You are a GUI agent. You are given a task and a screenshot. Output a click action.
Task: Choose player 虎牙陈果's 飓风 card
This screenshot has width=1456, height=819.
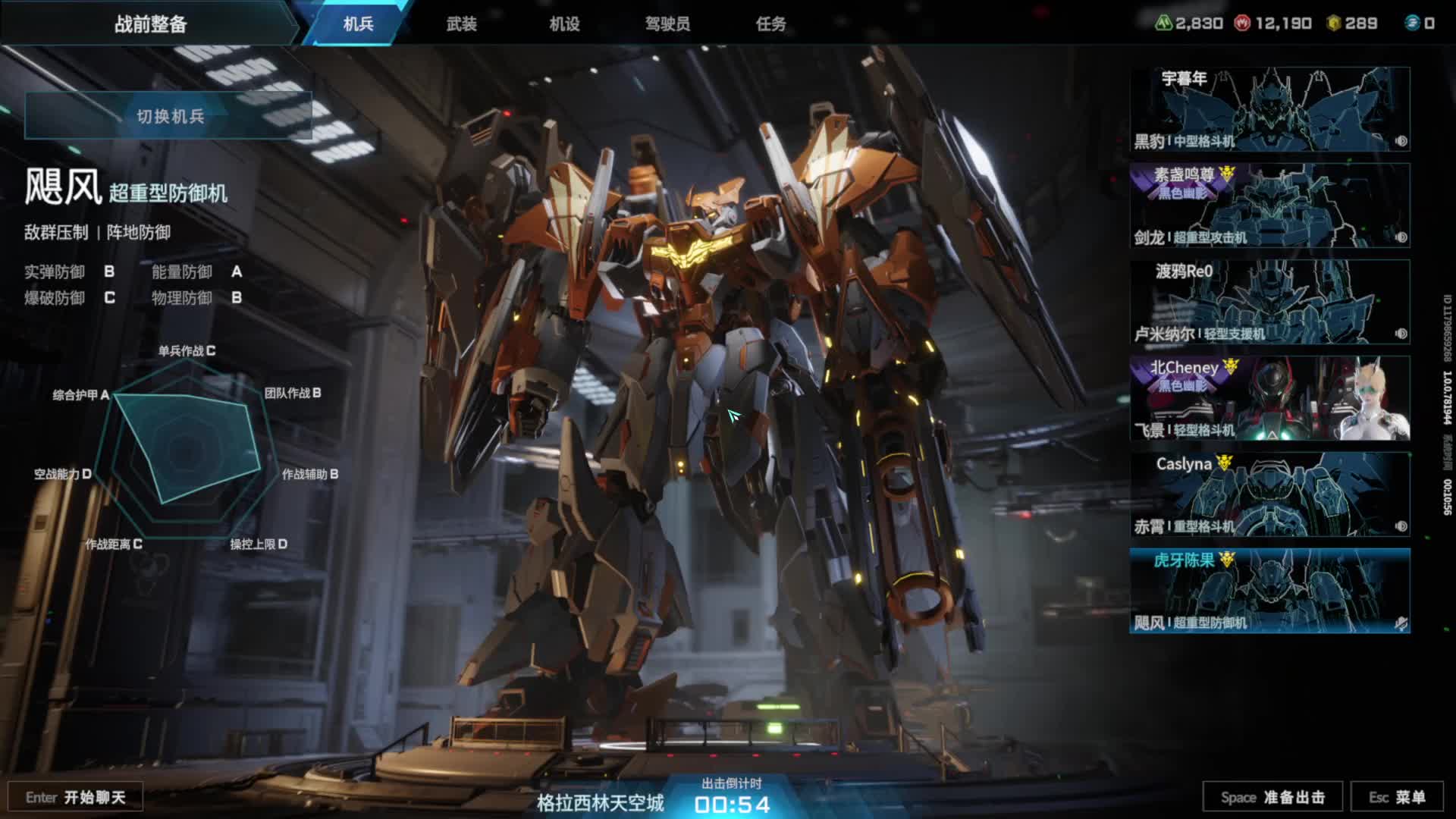pyautogui.click(x=1269, y=591)
